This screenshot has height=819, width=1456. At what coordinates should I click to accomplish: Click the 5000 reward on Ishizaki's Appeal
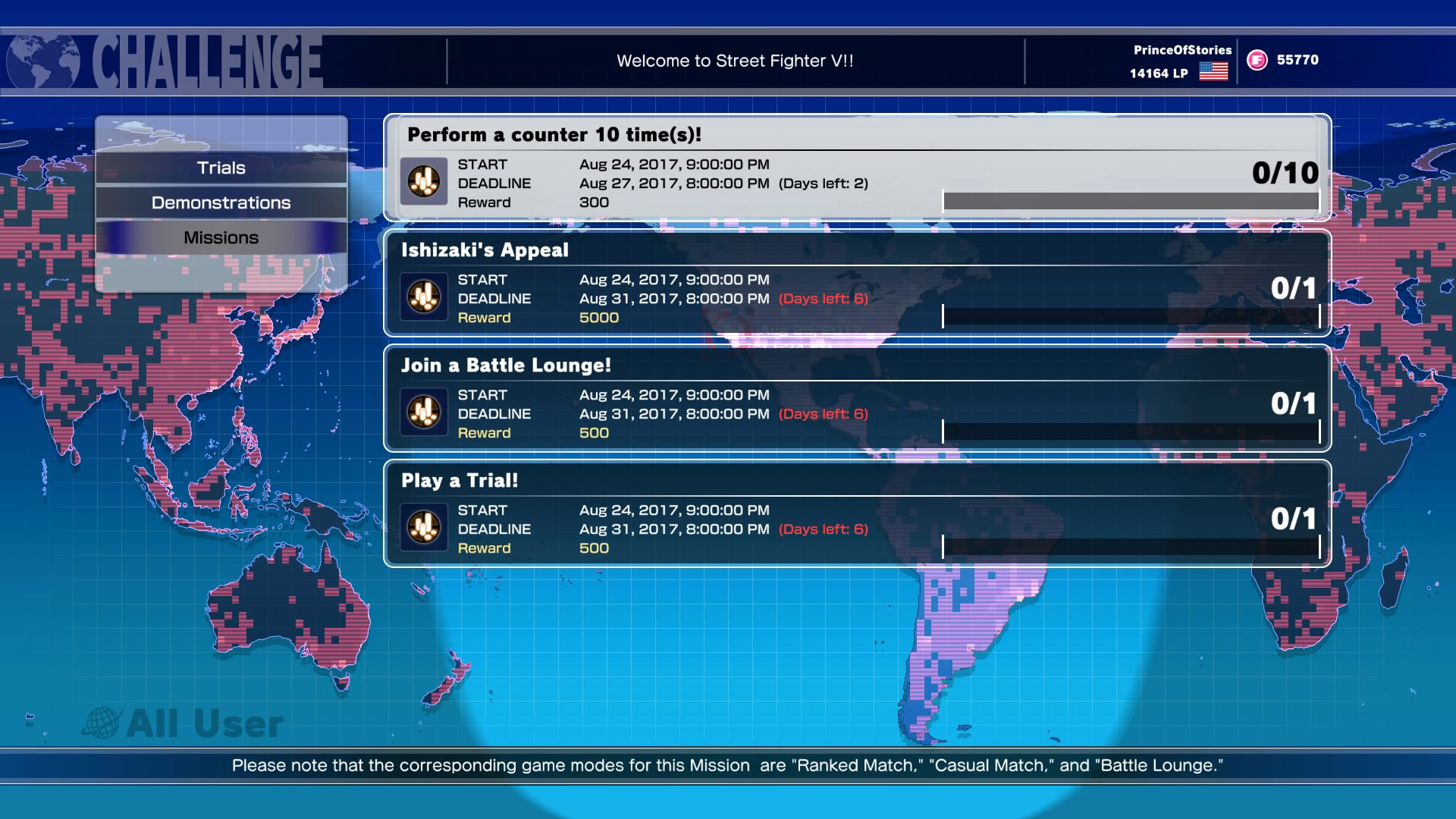click(x=598, y=318)
